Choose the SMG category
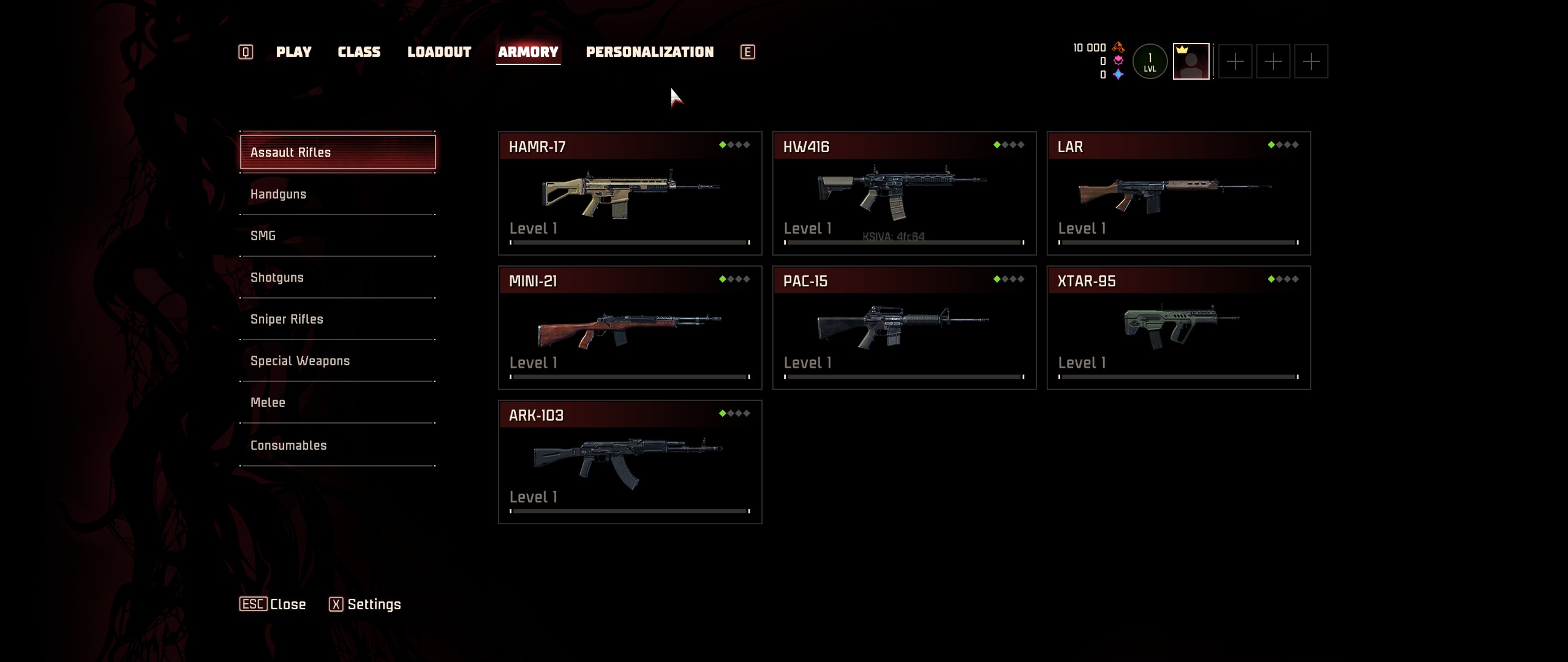This screenshot has height=662, width=1568. [x=337, y=236]
